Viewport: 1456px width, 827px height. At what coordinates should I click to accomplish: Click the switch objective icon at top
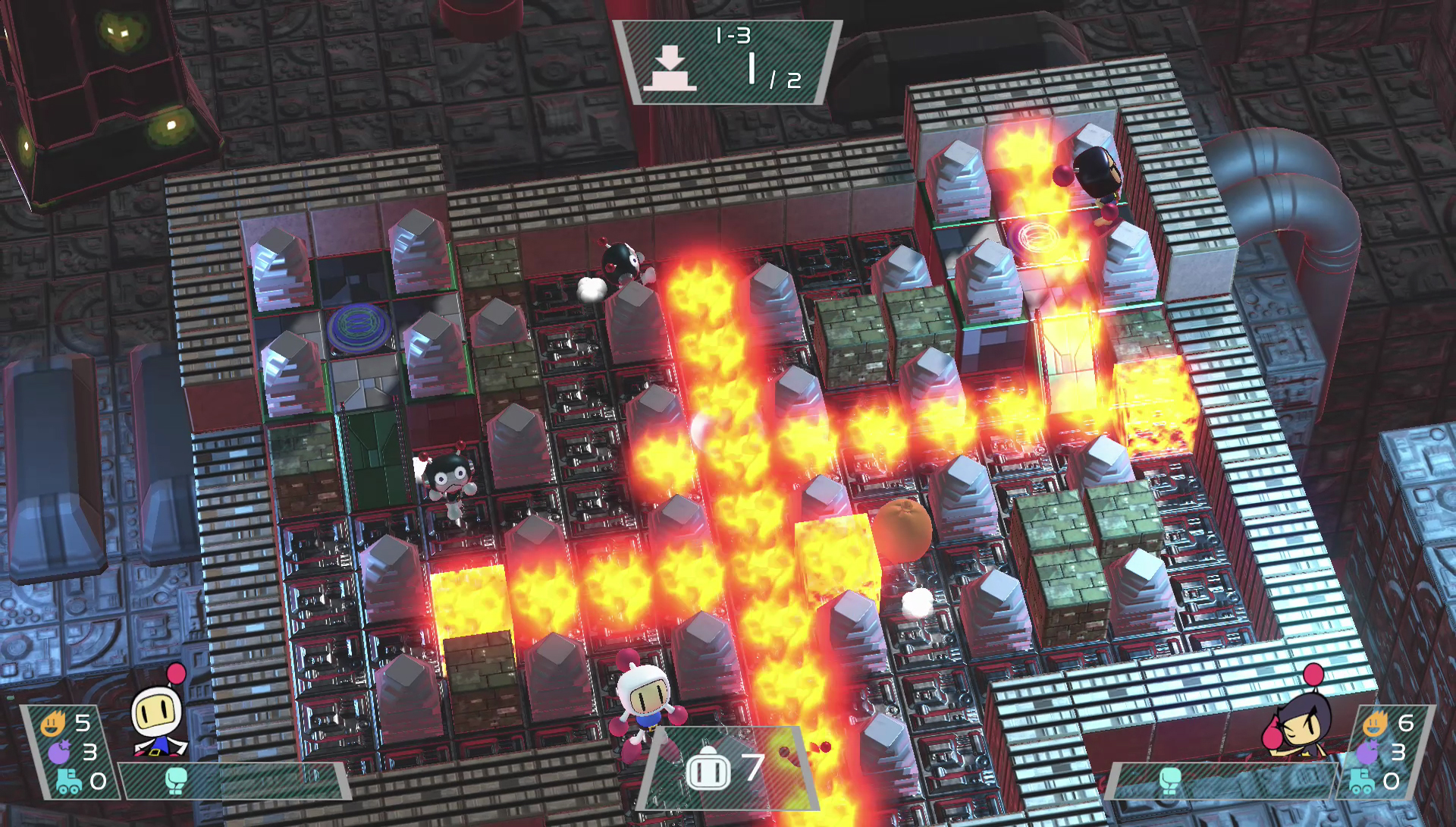pos(670,70)
